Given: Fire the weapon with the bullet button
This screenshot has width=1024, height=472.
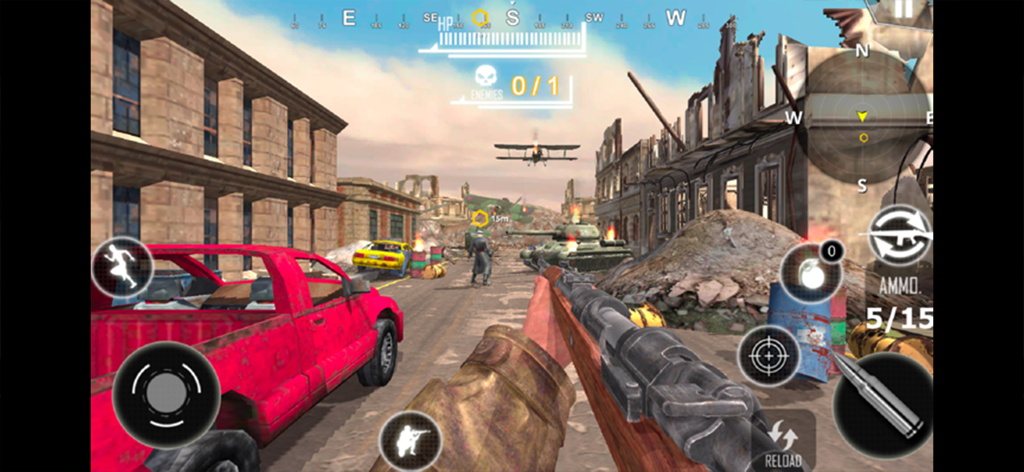Looking at the screenshot, I should point(882,403).
